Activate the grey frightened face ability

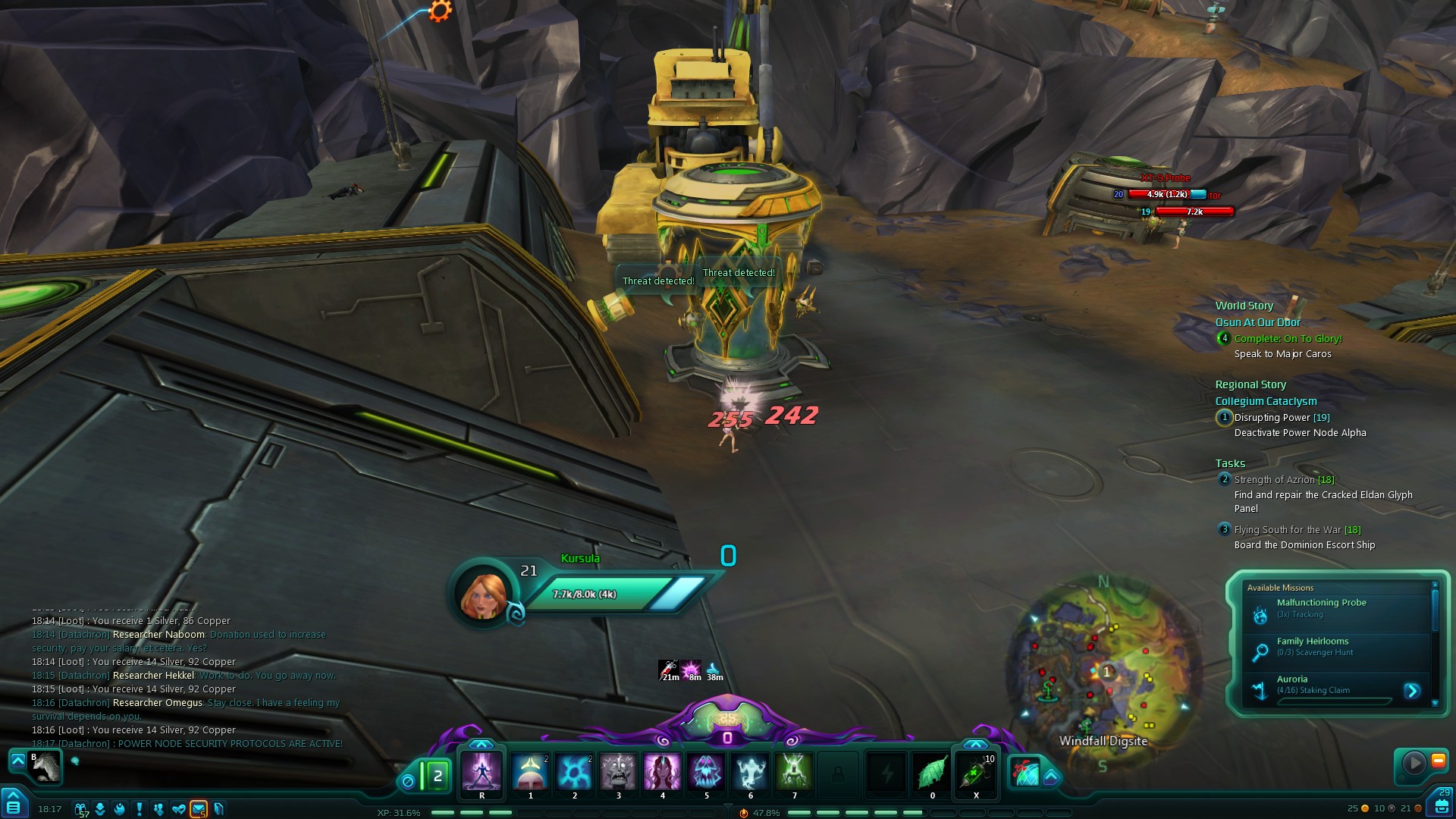(x=618, y=772)
